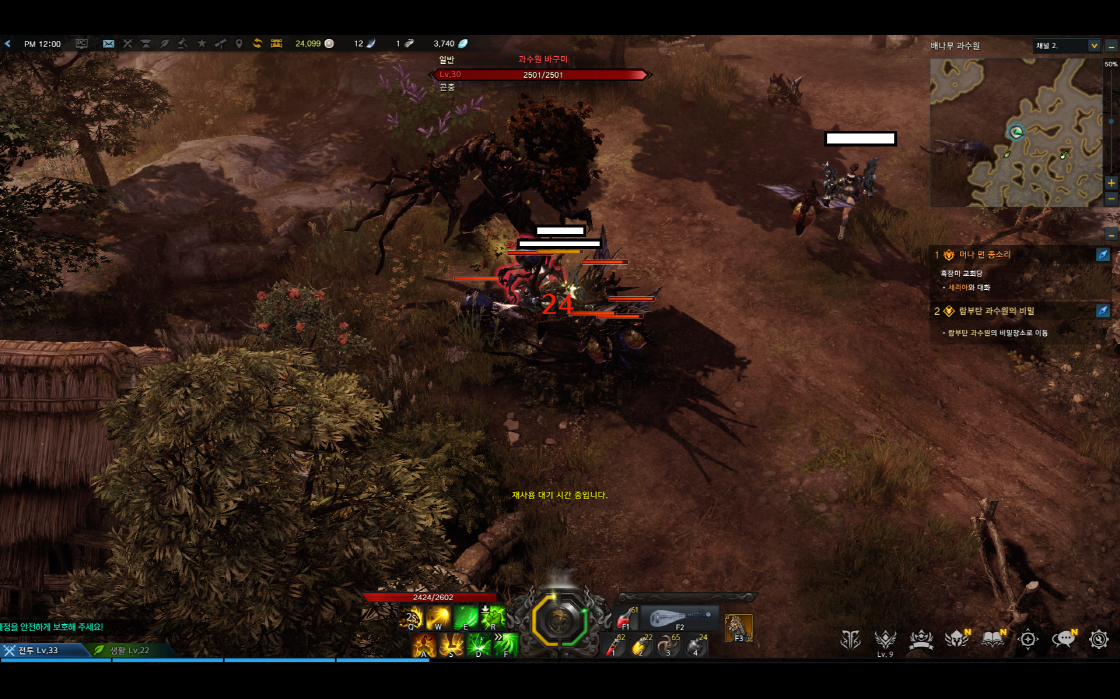Zoom out the minimap with the minus button
This screenshot has width=1120, height=699.
coord(1111,199)
